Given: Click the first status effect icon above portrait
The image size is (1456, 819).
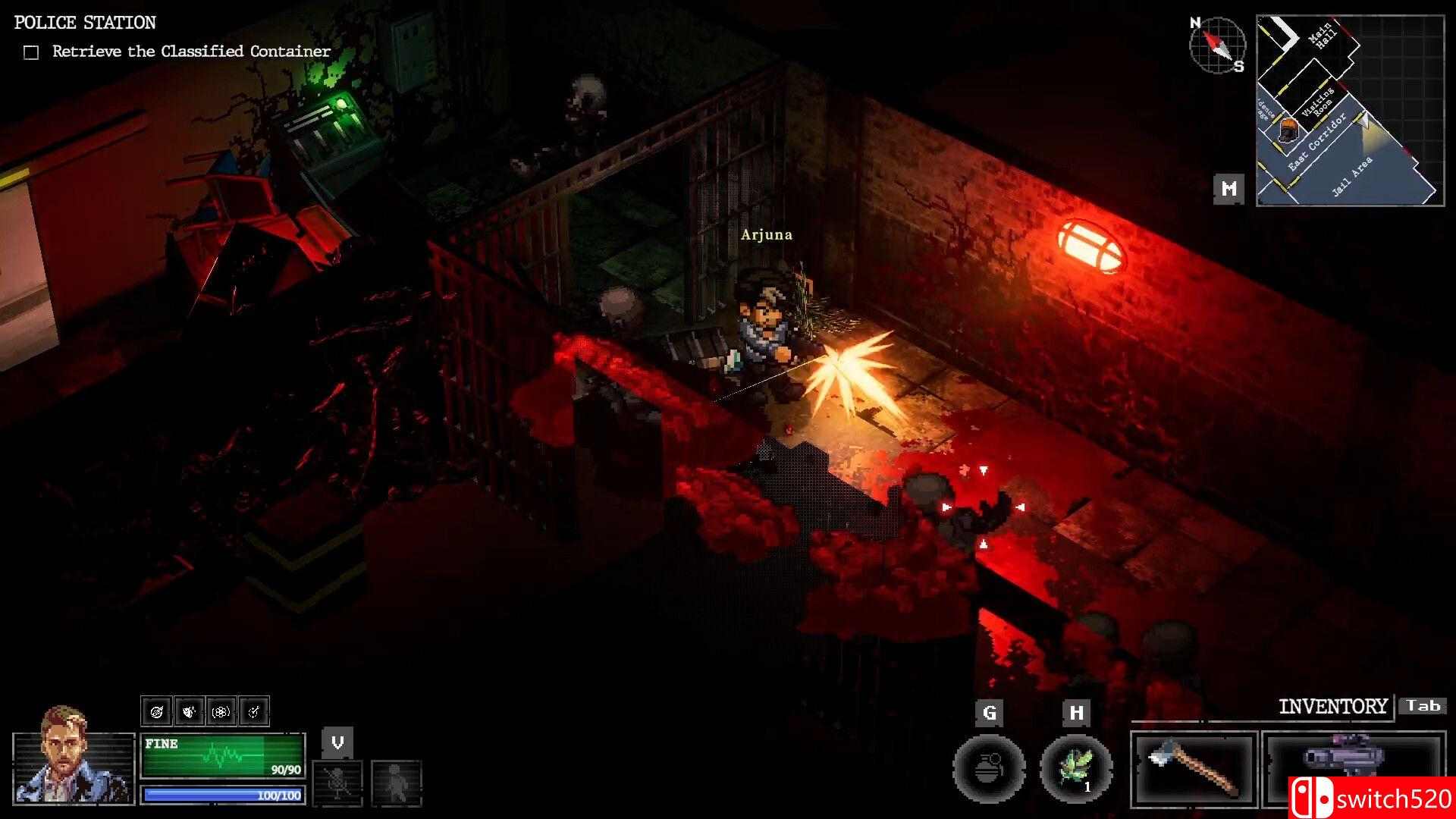Looking at the screenshot, I should tap(157, 711).
